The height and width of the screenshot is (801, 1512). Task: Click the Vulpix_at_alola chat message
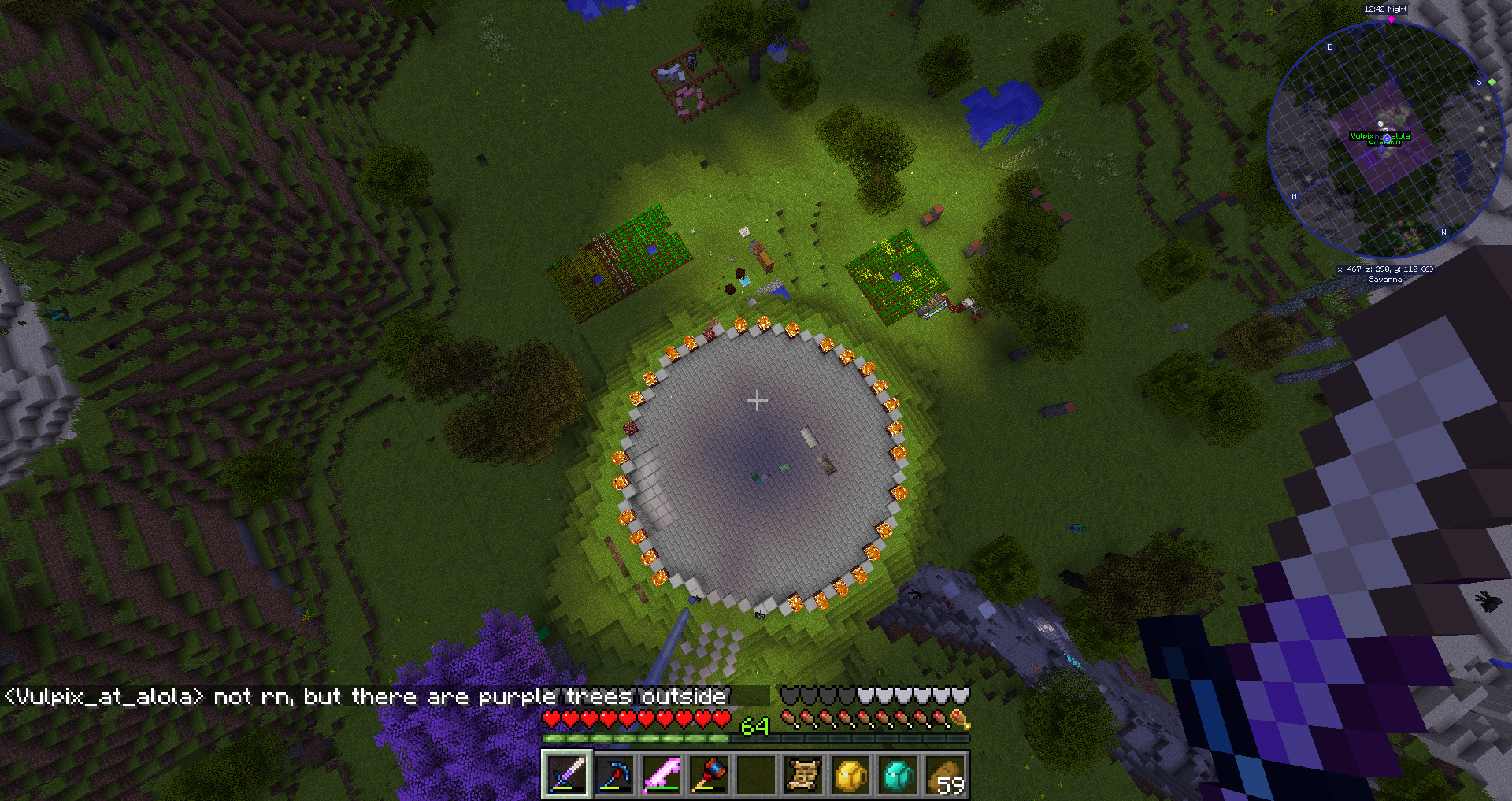pyautogui.click(x=366, y=697)
